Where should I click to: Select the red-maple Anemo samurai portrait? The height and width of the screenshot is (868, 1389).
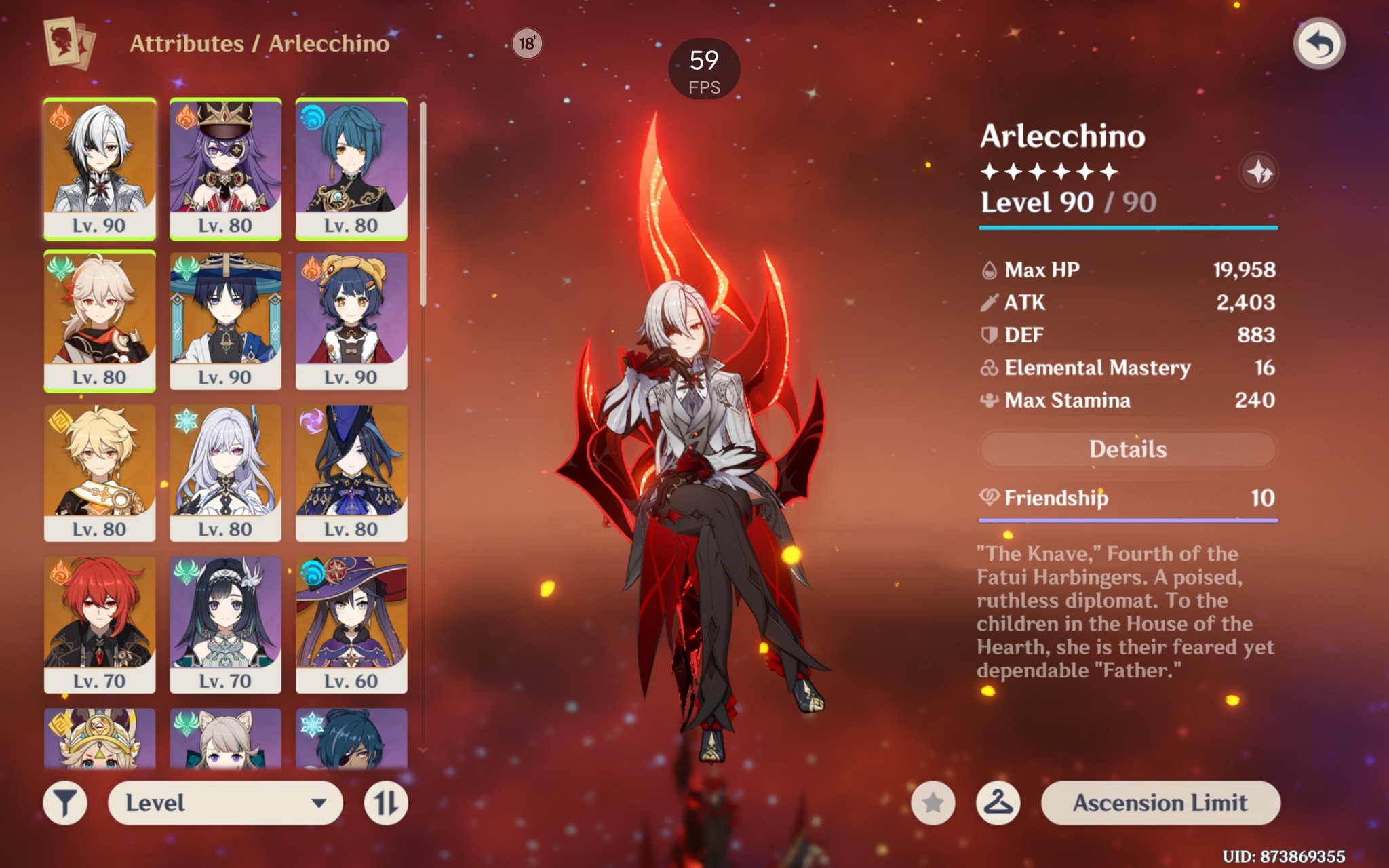[x=100, y=320]
